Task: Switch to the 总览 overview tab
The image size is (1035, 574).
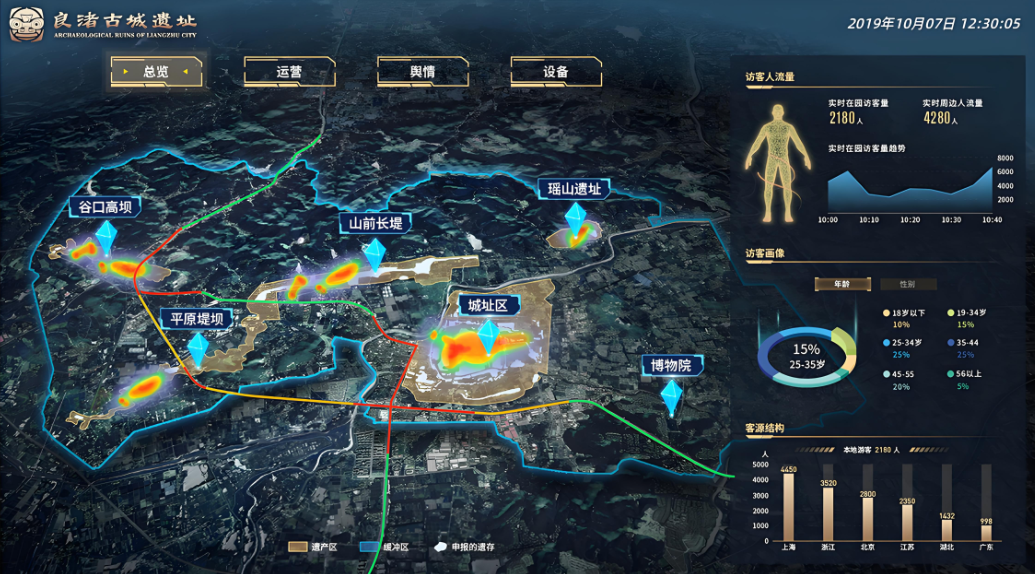Action: (x=157, y=72)
